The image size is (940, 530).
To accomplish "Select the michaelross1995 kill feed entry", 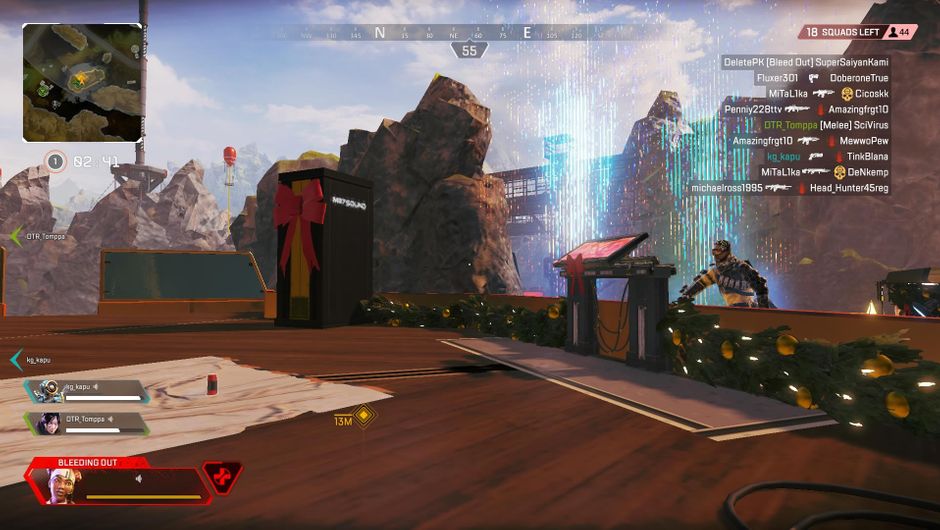I will point(789,188).
